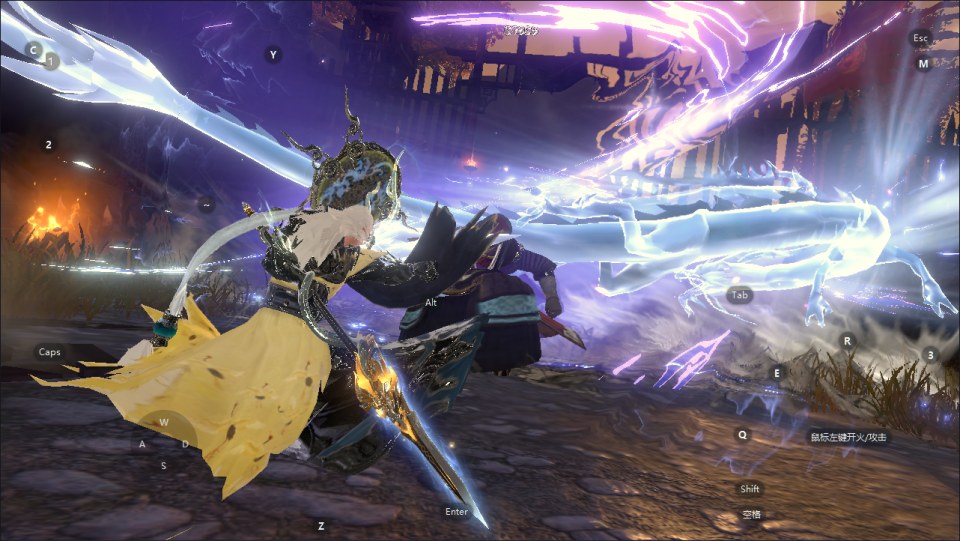Tap the virtual number 2 button
960x541 pixels.
click(x=48, y=145)
